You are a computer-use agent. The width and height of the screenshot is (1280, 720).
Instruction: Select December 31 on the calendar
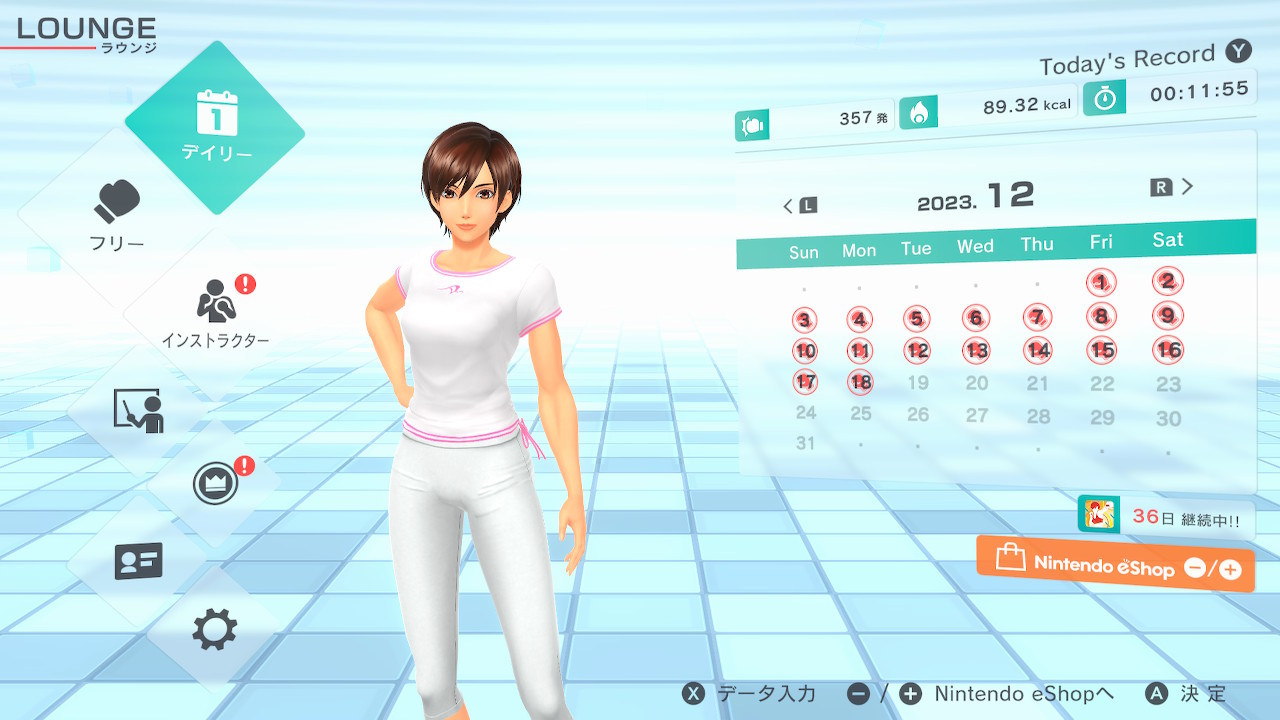(x=805, y=443)
